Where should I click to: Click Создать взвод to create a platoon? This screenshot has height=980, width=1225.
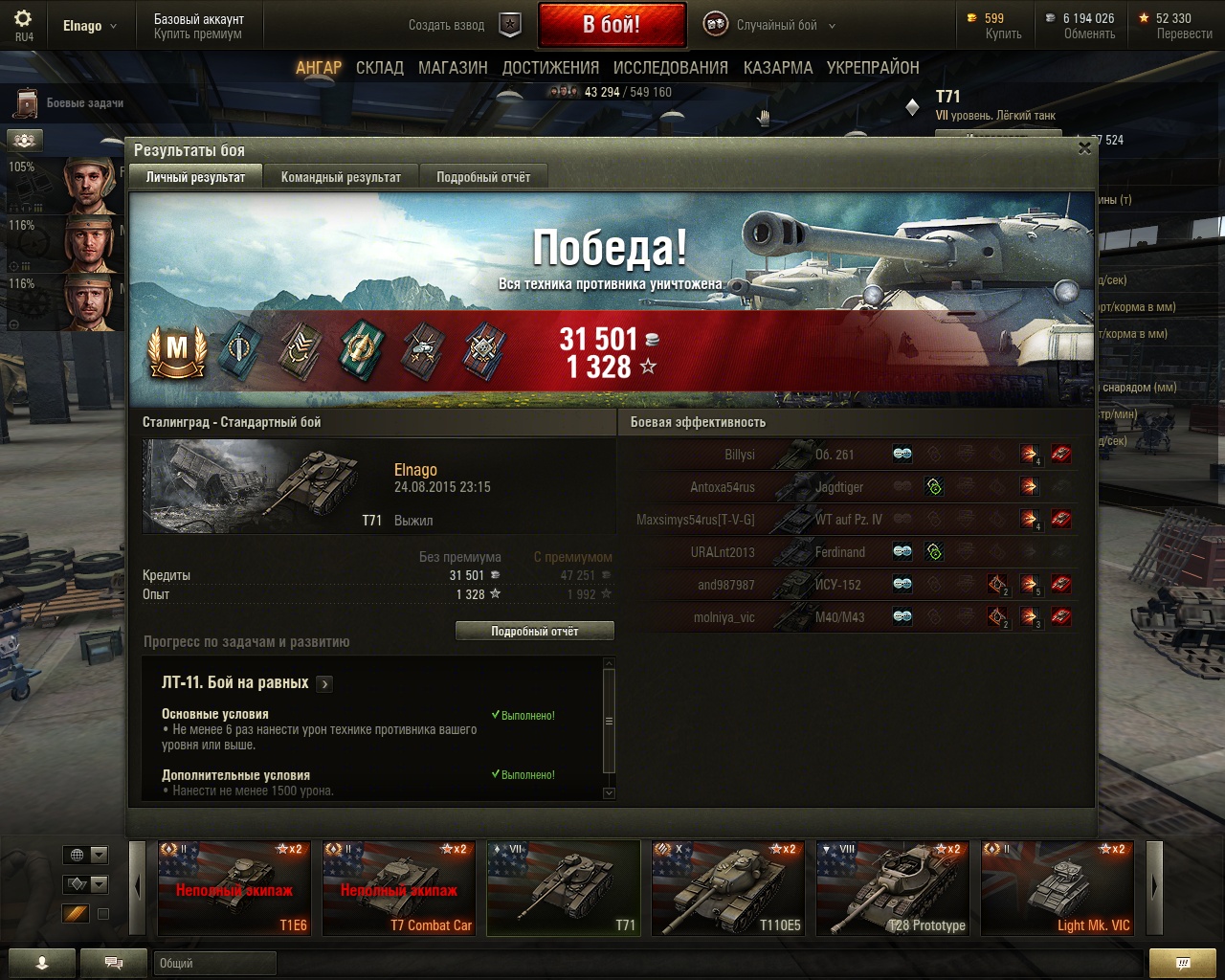(447, 26)
